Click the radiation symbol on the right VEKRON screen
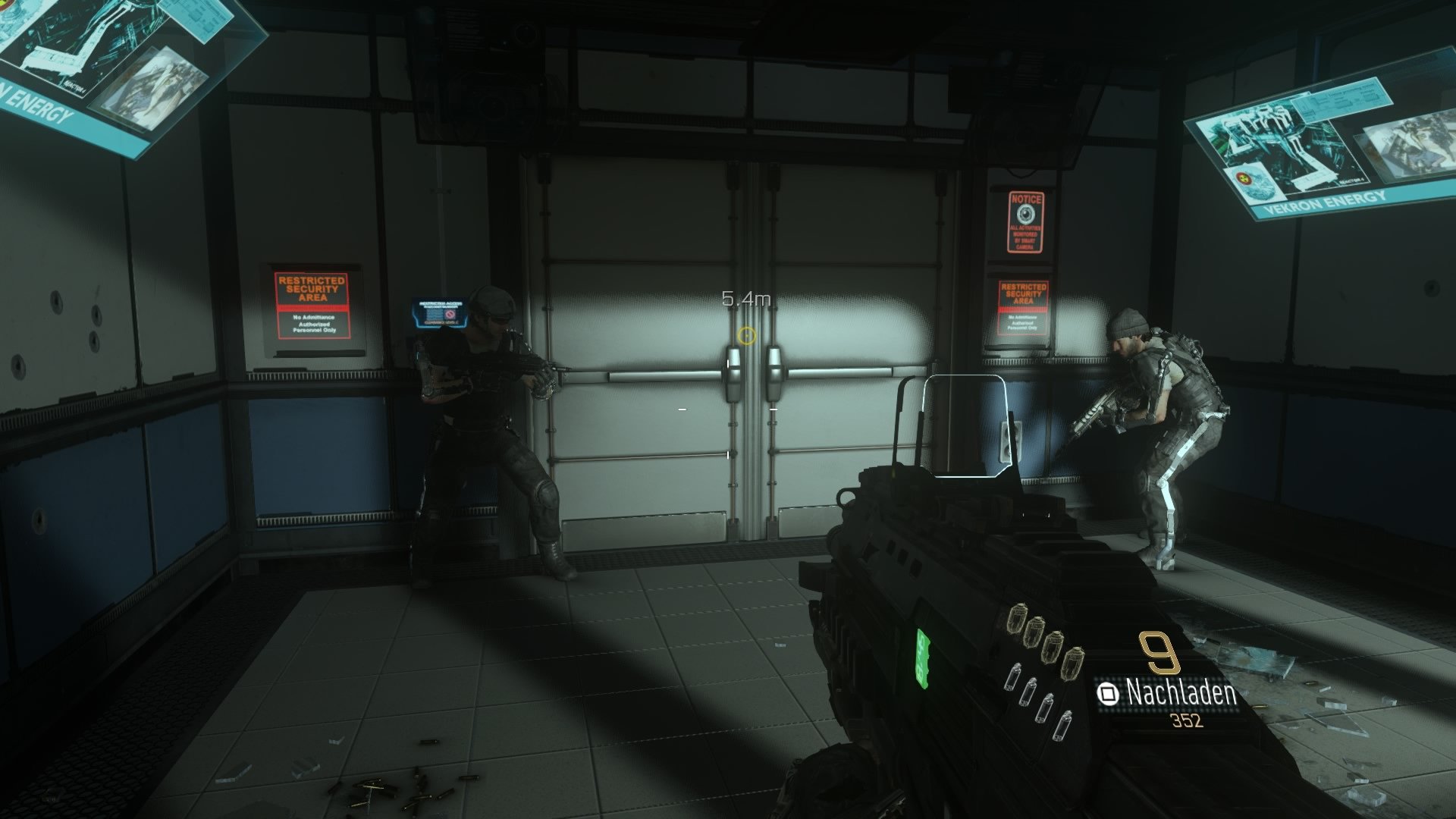This screenshot has height=819, width=1456. [1244, 178]
